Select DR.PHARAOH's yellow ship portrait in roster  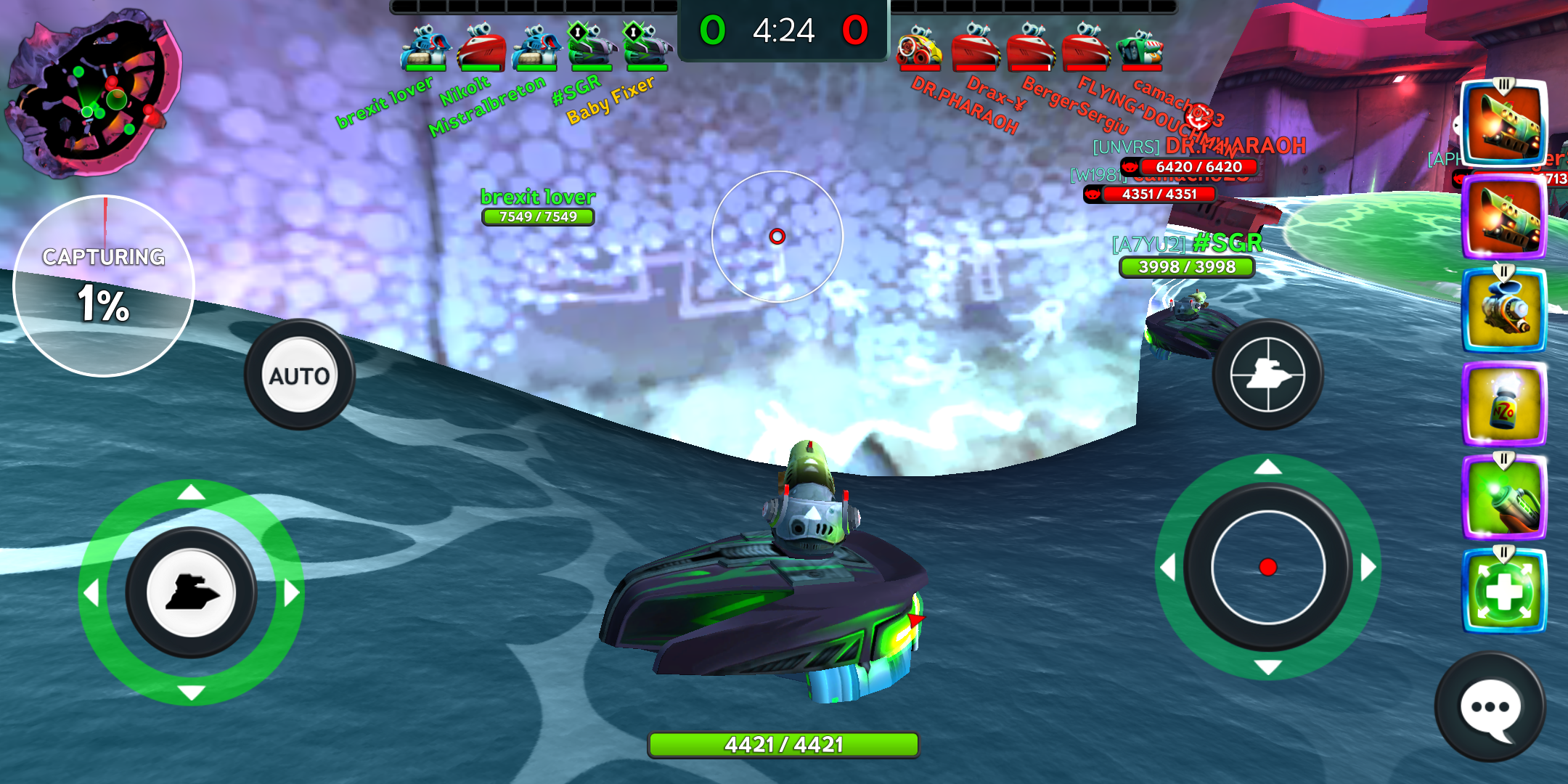pyautogui.click(x=919, y=48)
